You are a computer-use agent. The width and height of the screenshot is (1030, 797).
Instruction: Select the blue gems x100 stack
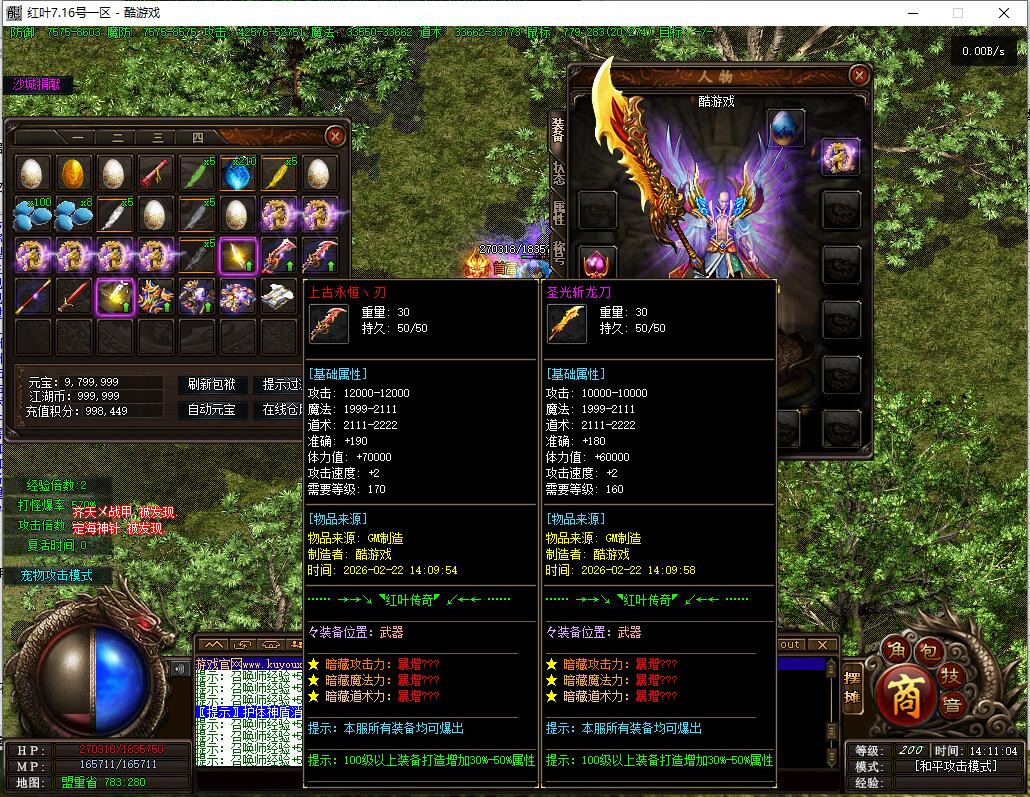coord(33,214)
